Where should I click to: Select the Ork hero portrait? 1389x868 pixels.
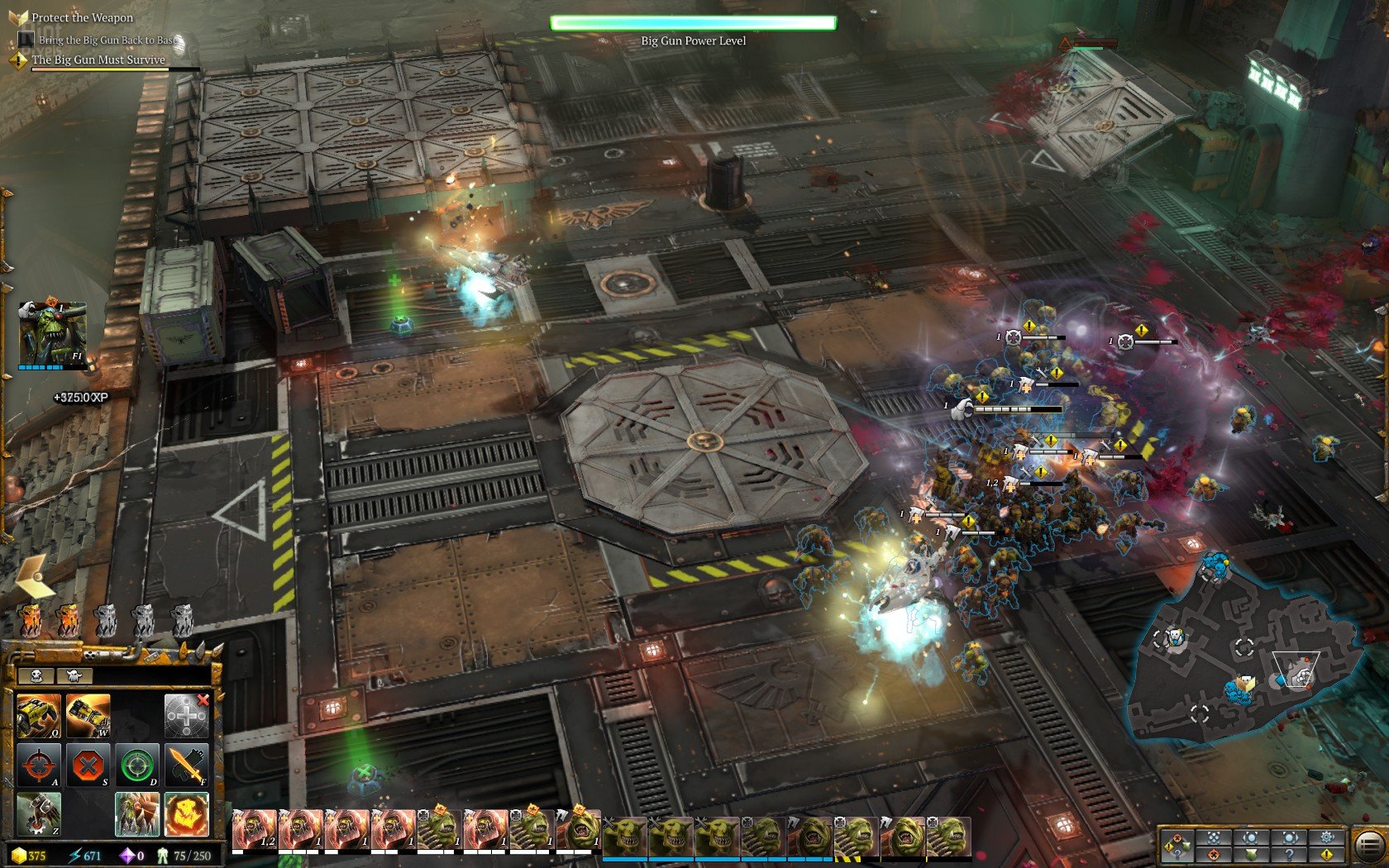(51, 333)
